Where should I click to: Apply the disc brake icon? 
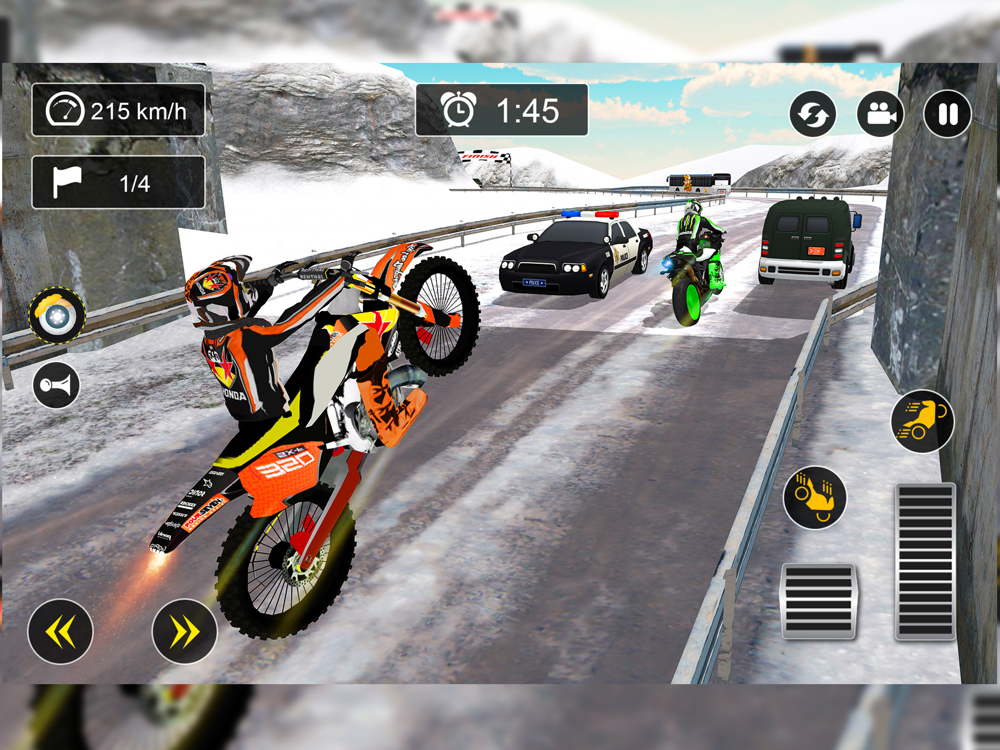(57, 316)
